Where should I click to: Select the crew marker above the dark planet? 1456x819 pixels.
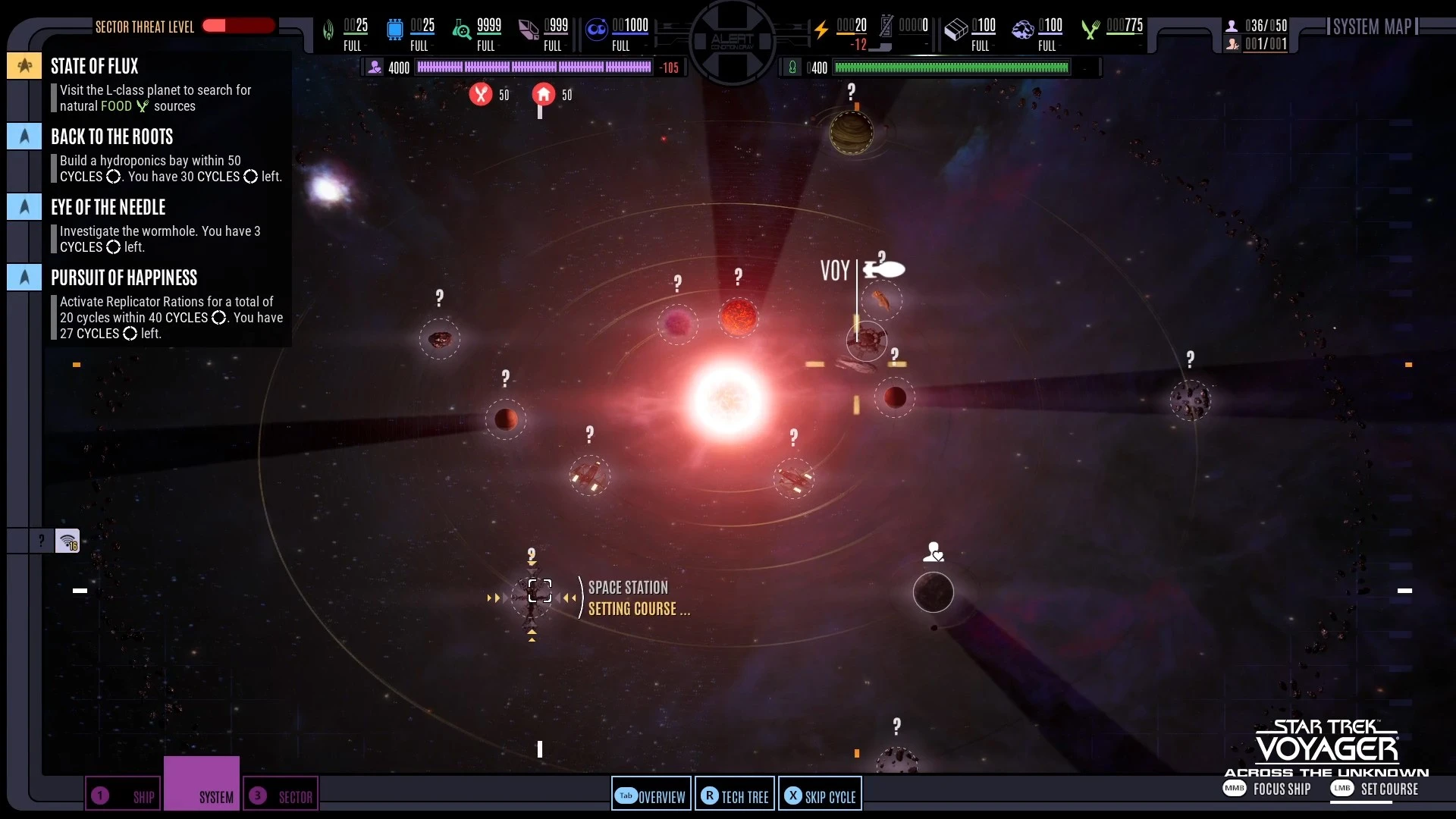pyautogui.click(x=934, y=551)
